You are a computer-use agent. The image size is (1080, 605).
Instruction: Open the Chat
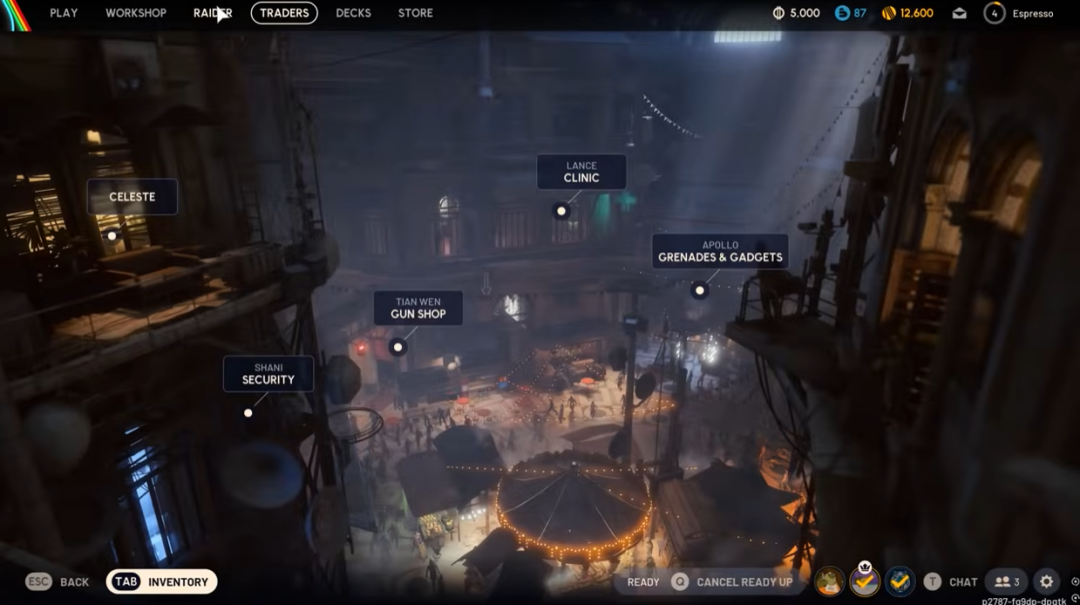pyautogui.click(x=951, y=582)
